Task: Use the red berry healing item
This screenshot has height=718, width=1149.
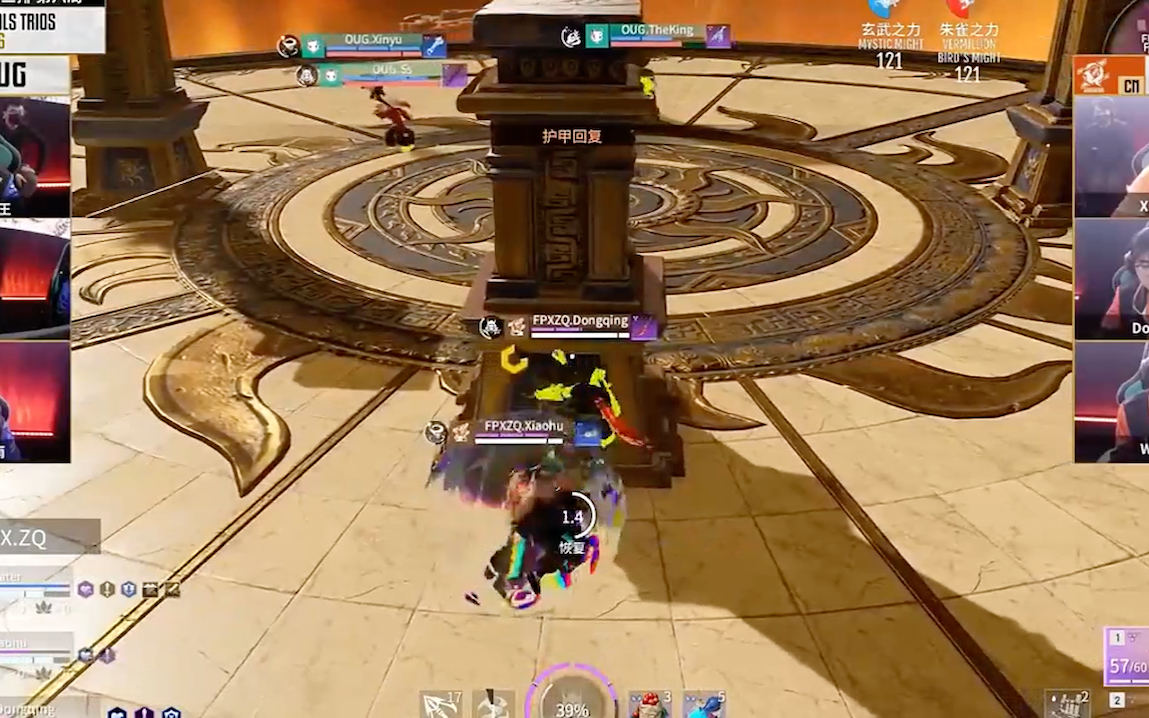Action: point(648,704)
